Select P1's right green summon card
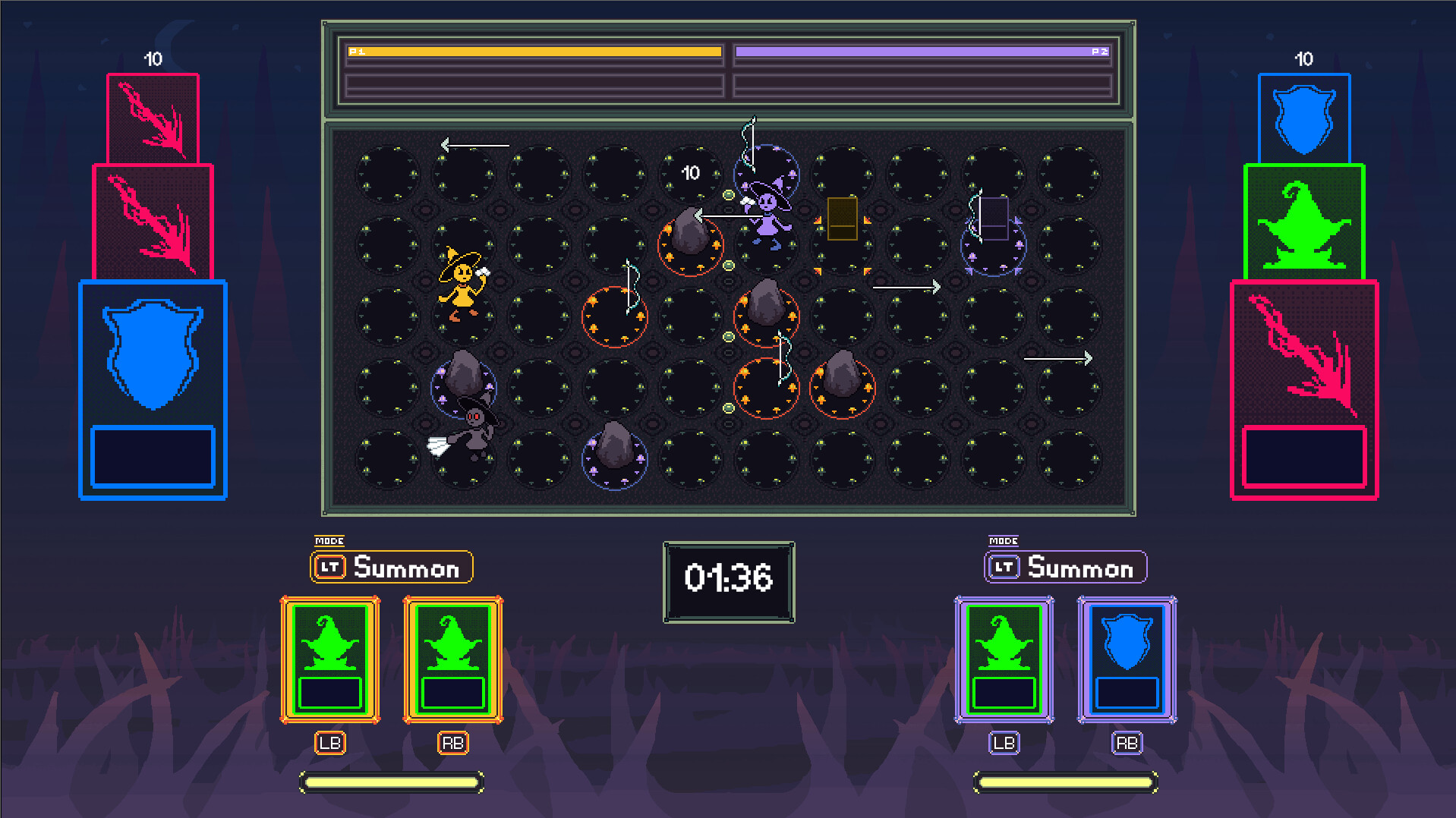Viewport: 1456px width, 818px height. (453, 659)
